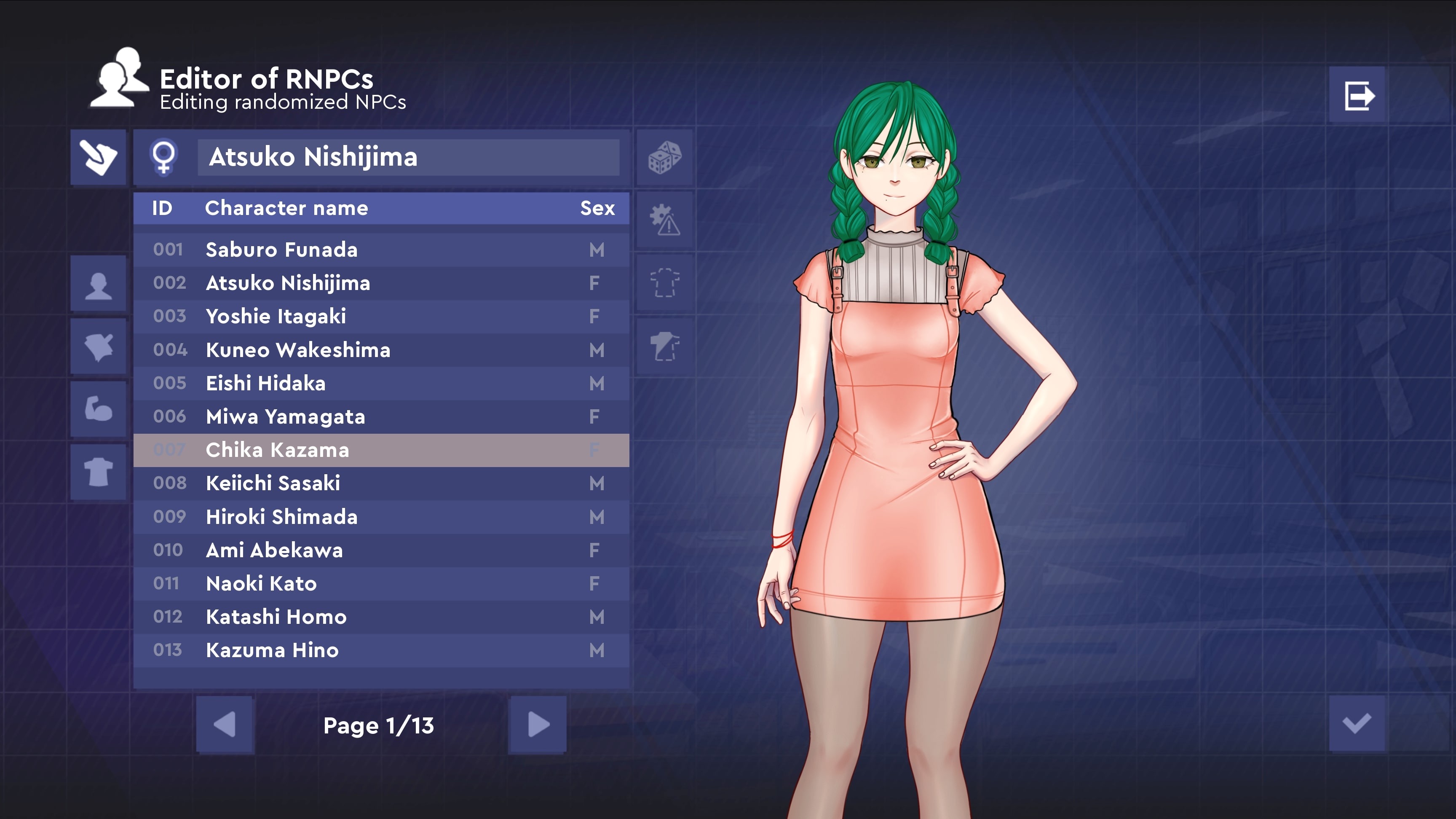
Task: Select the Ami Abekawa row
Action: point(381,550)
